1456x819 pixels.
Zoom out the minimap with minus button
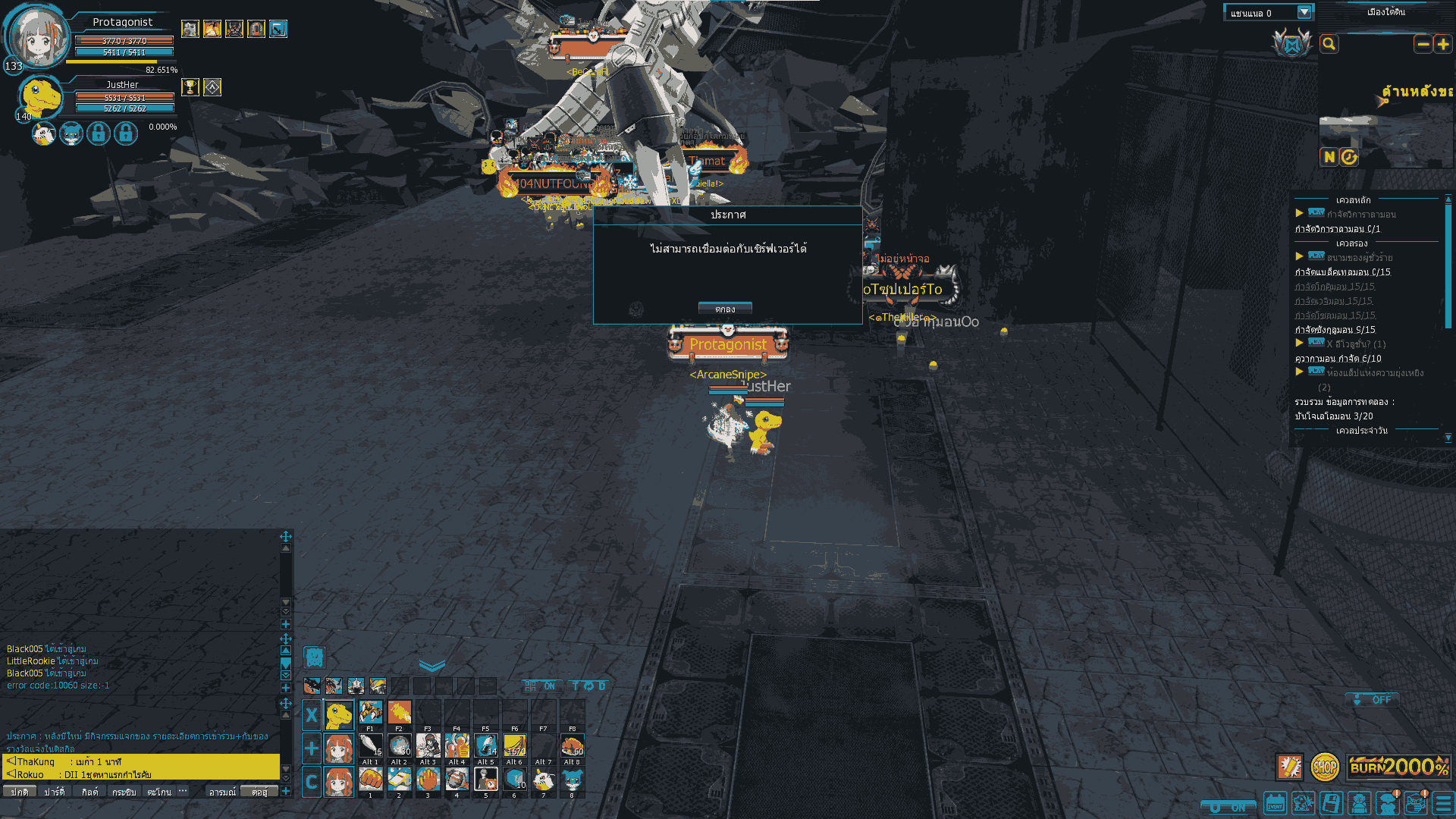1423,44
